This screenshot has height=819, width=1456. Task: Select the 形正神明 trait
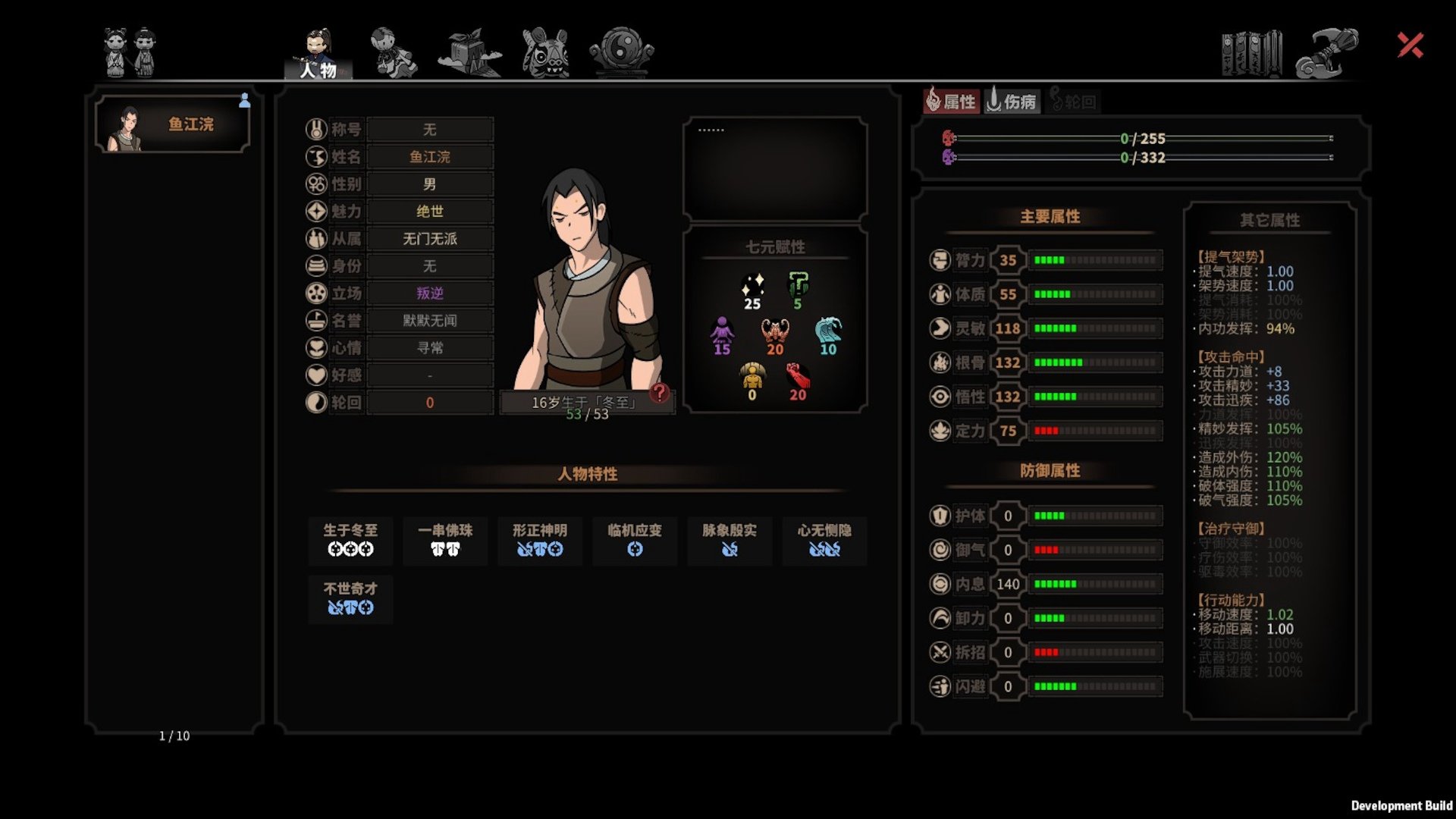click(540, 540)
